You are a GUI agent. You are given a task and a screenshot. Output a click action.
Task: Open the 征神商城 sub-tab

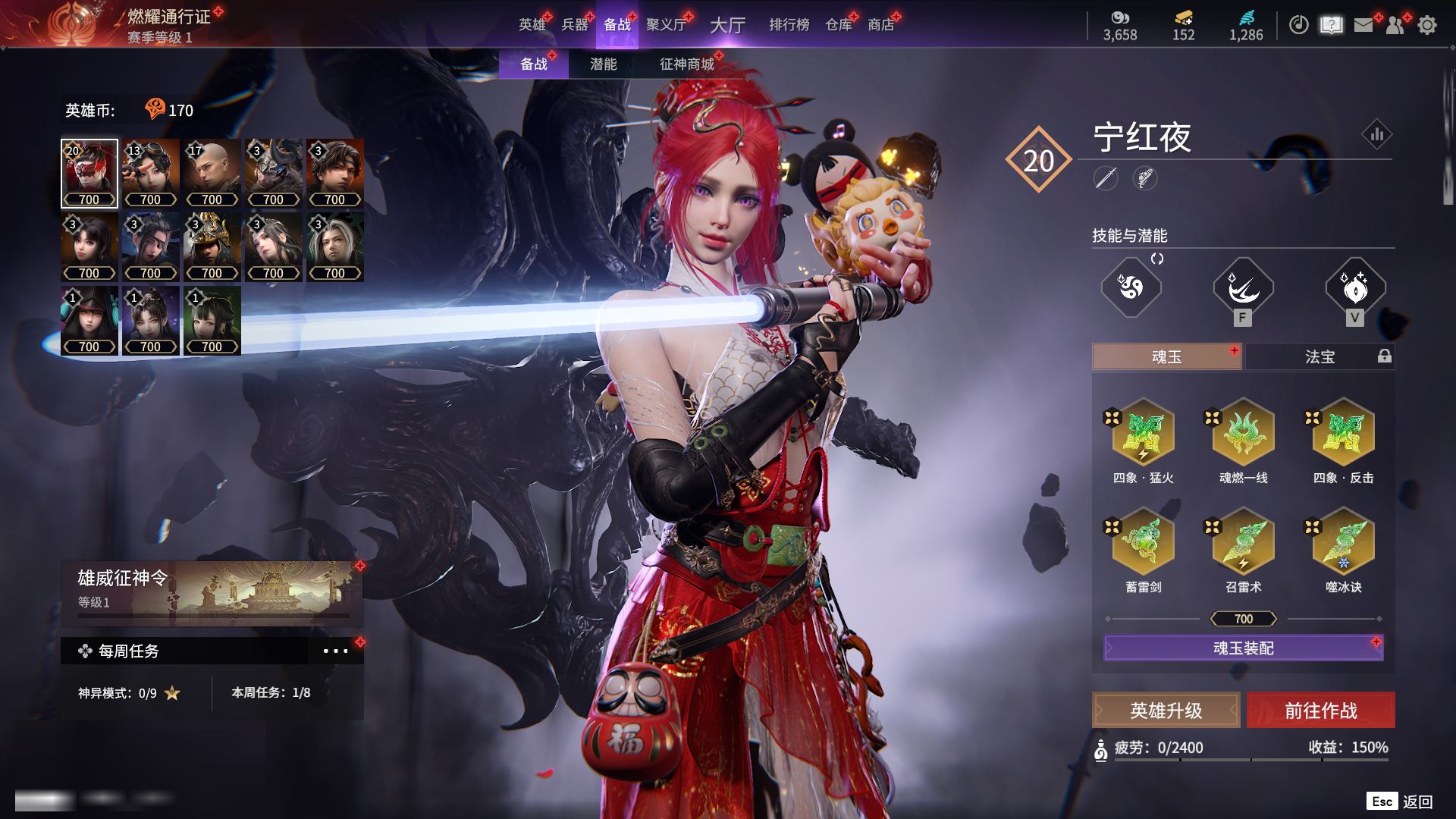pyautogui.click(x=686, y=64)
